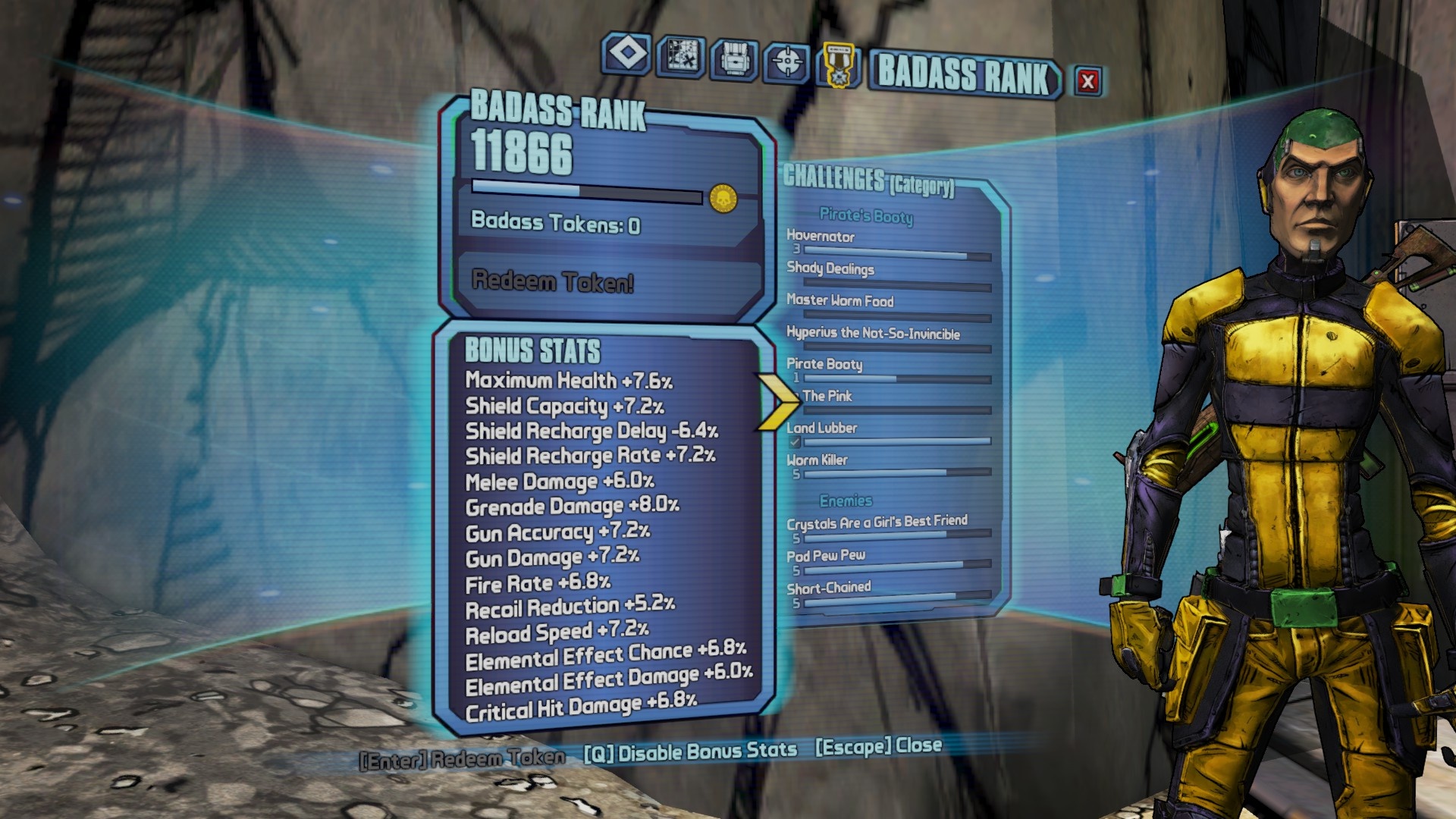This screenshot has height=819, width=1456.
Task: Select the Short-Chained challenge
Action: 887,594
